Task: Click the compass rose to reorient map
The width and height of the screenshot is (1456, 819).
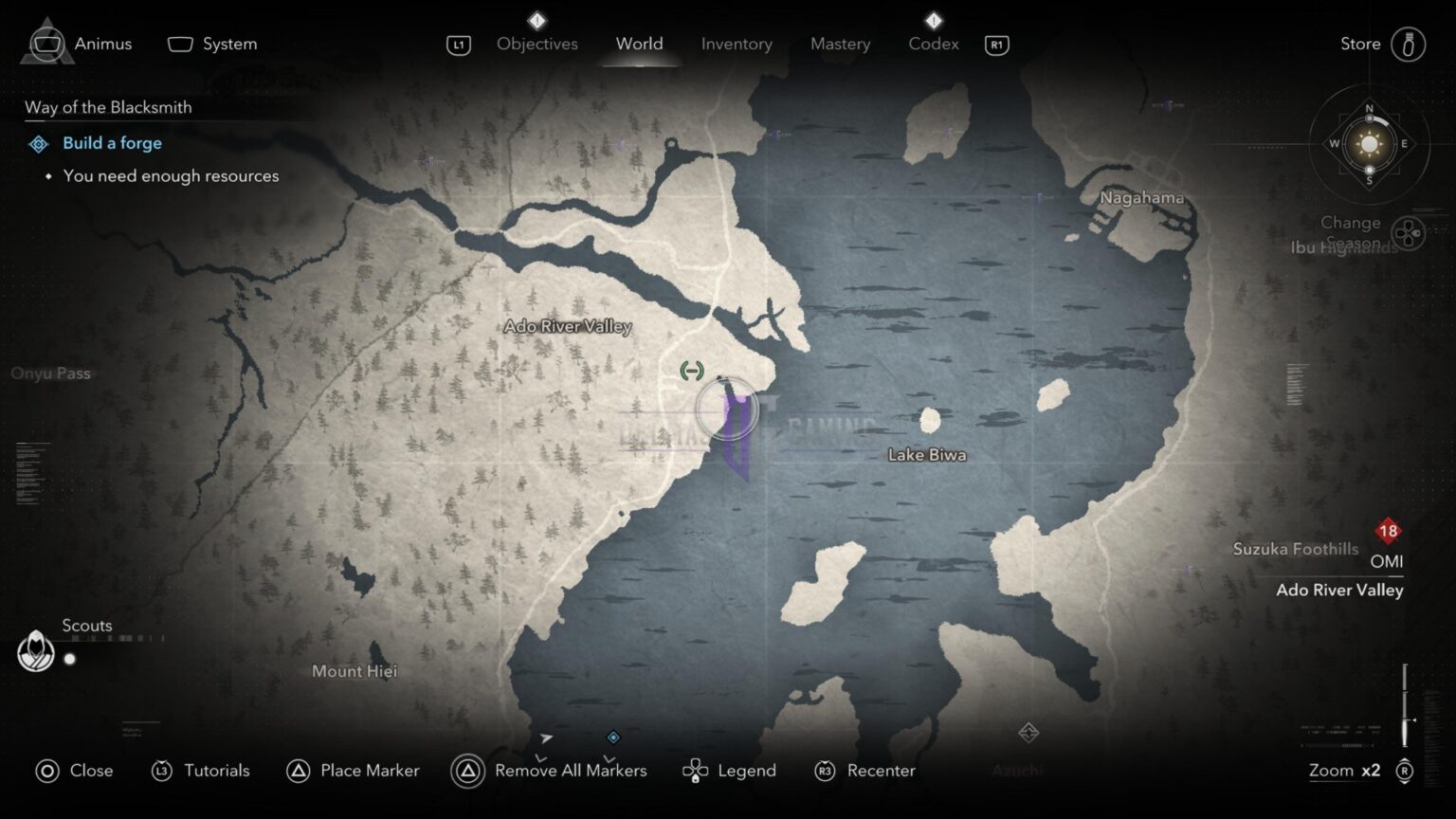Action: [1368, 144]
